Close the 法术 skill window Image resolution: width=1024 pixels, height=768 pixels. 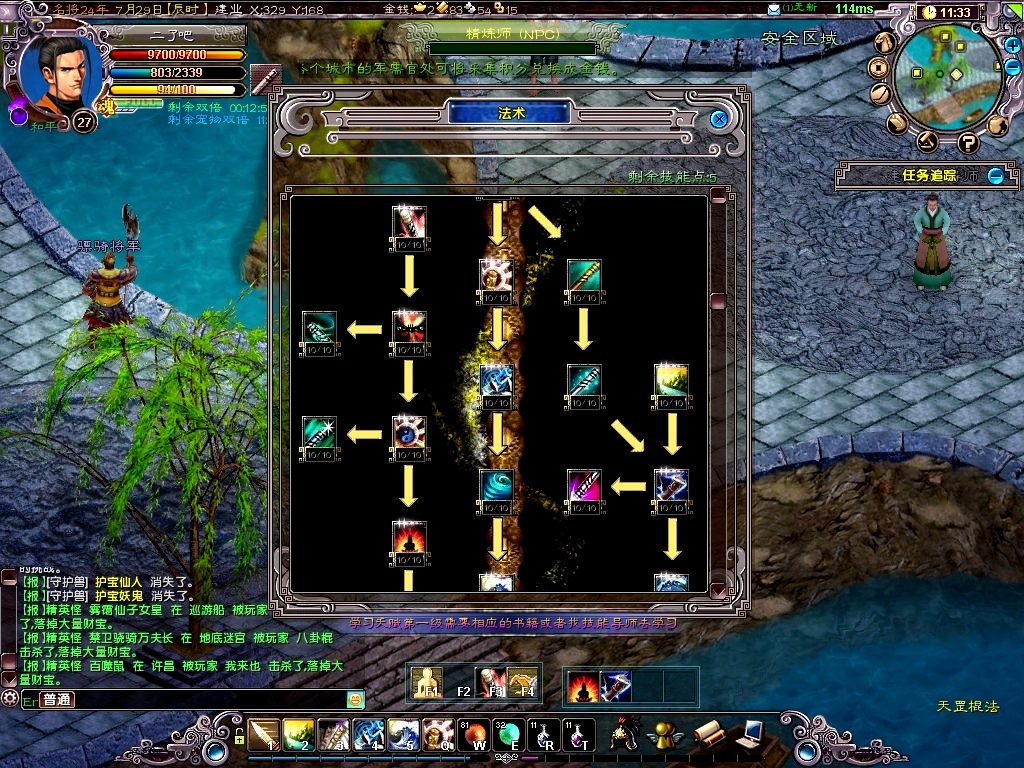click(718, 119)
